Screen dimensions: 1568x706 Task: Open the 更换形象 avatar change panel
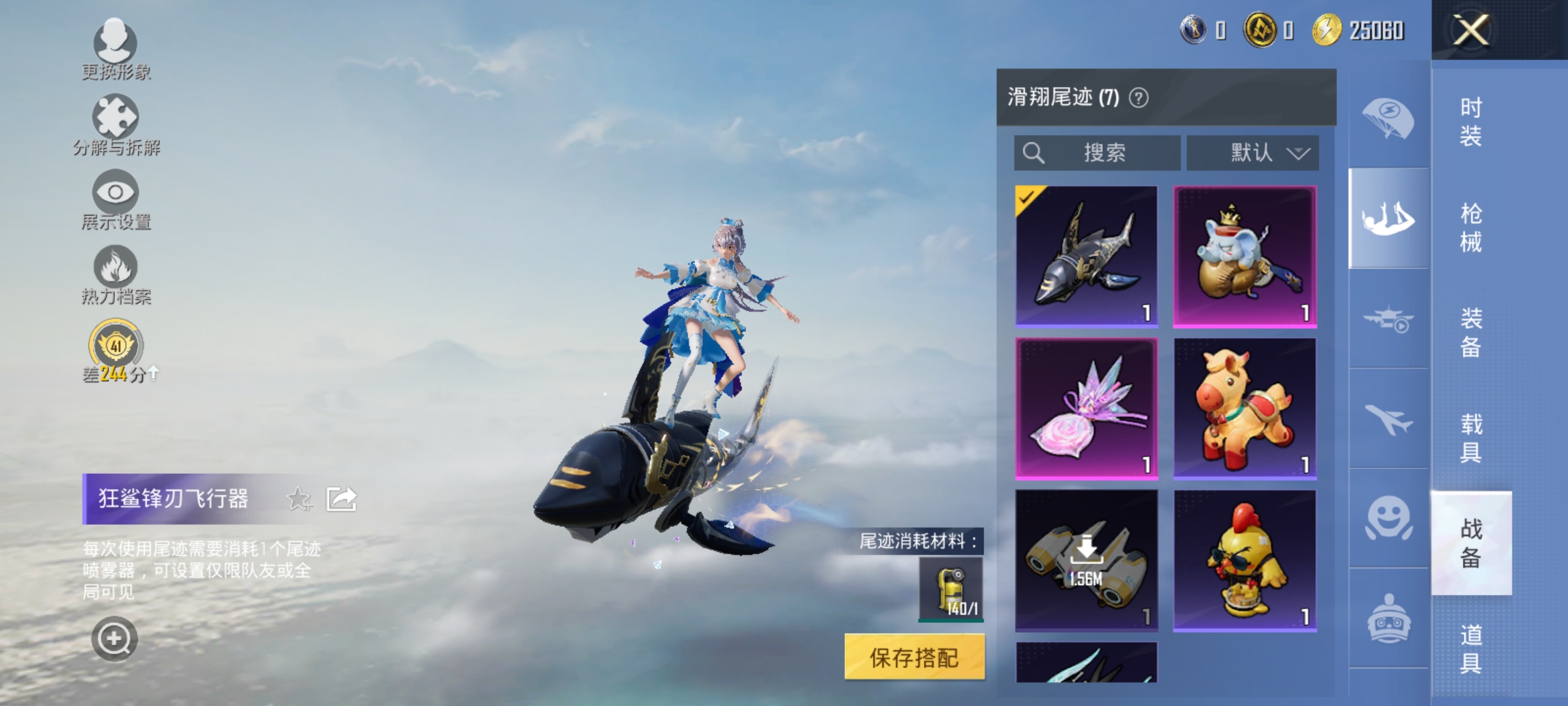[114, 49]
